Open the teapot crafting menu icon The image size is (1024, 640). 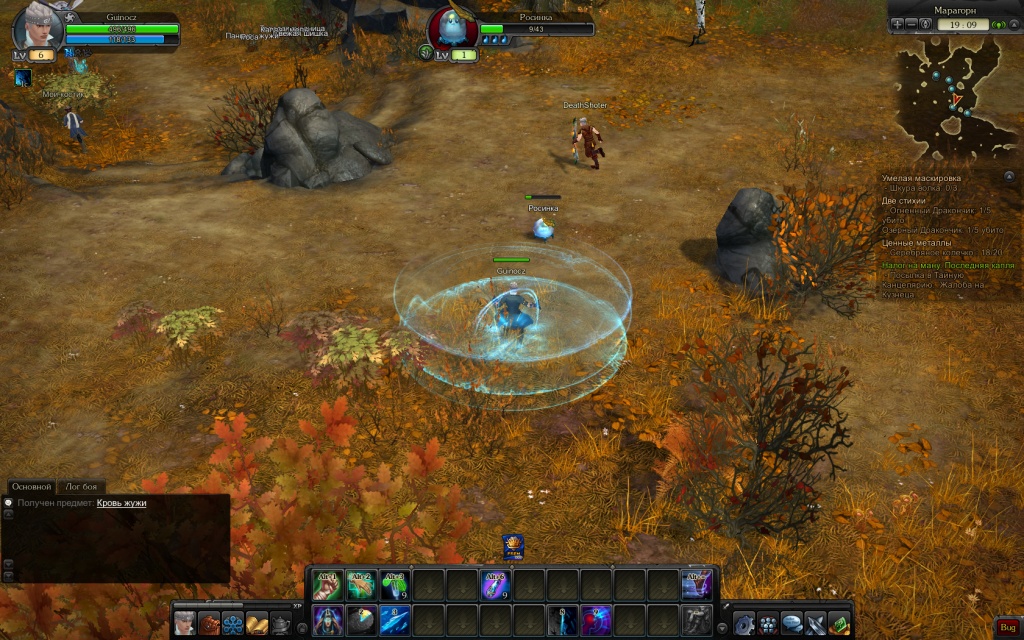pos(282,623)
